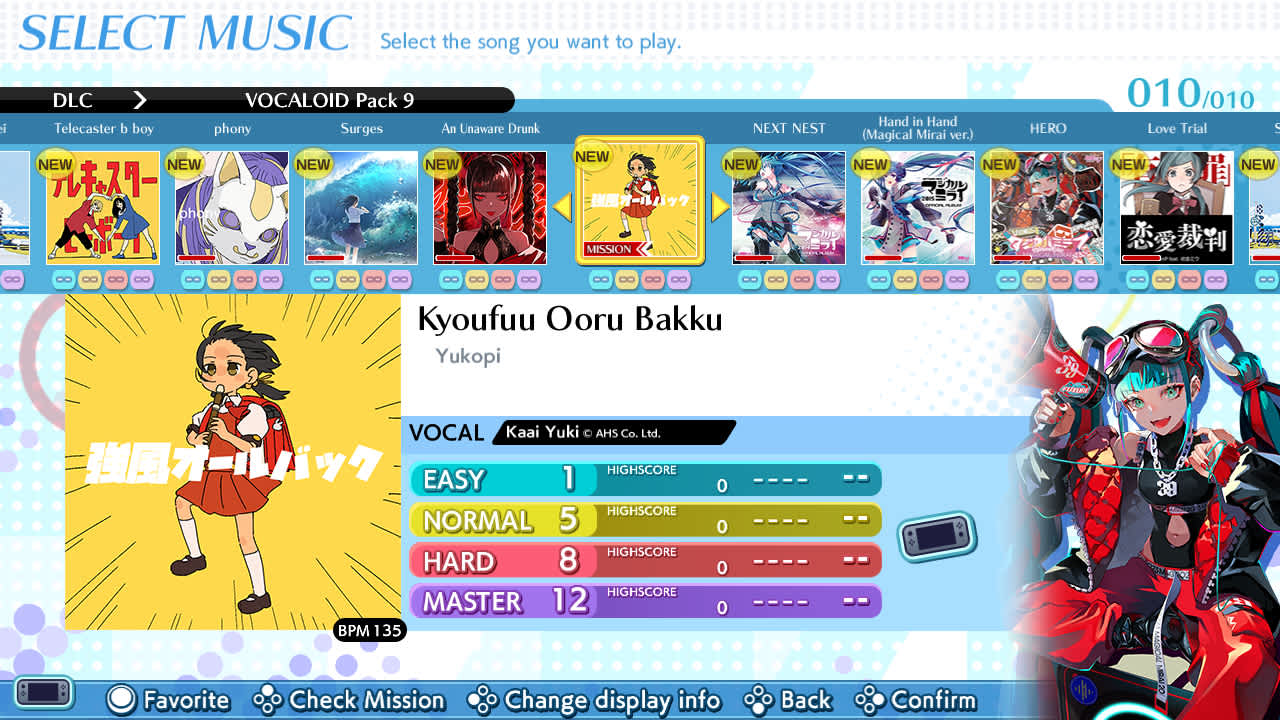Click the black chevron next to DLC
The image size is (1280, 720).
[x=140, y=100]
